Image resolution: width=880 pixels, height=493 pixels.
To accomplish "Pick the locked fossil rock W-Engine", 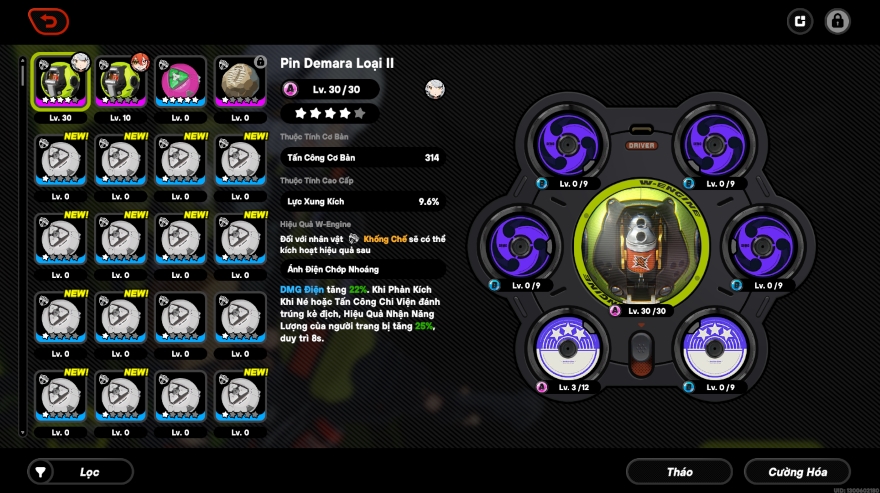I will click(x=240, y=82).
